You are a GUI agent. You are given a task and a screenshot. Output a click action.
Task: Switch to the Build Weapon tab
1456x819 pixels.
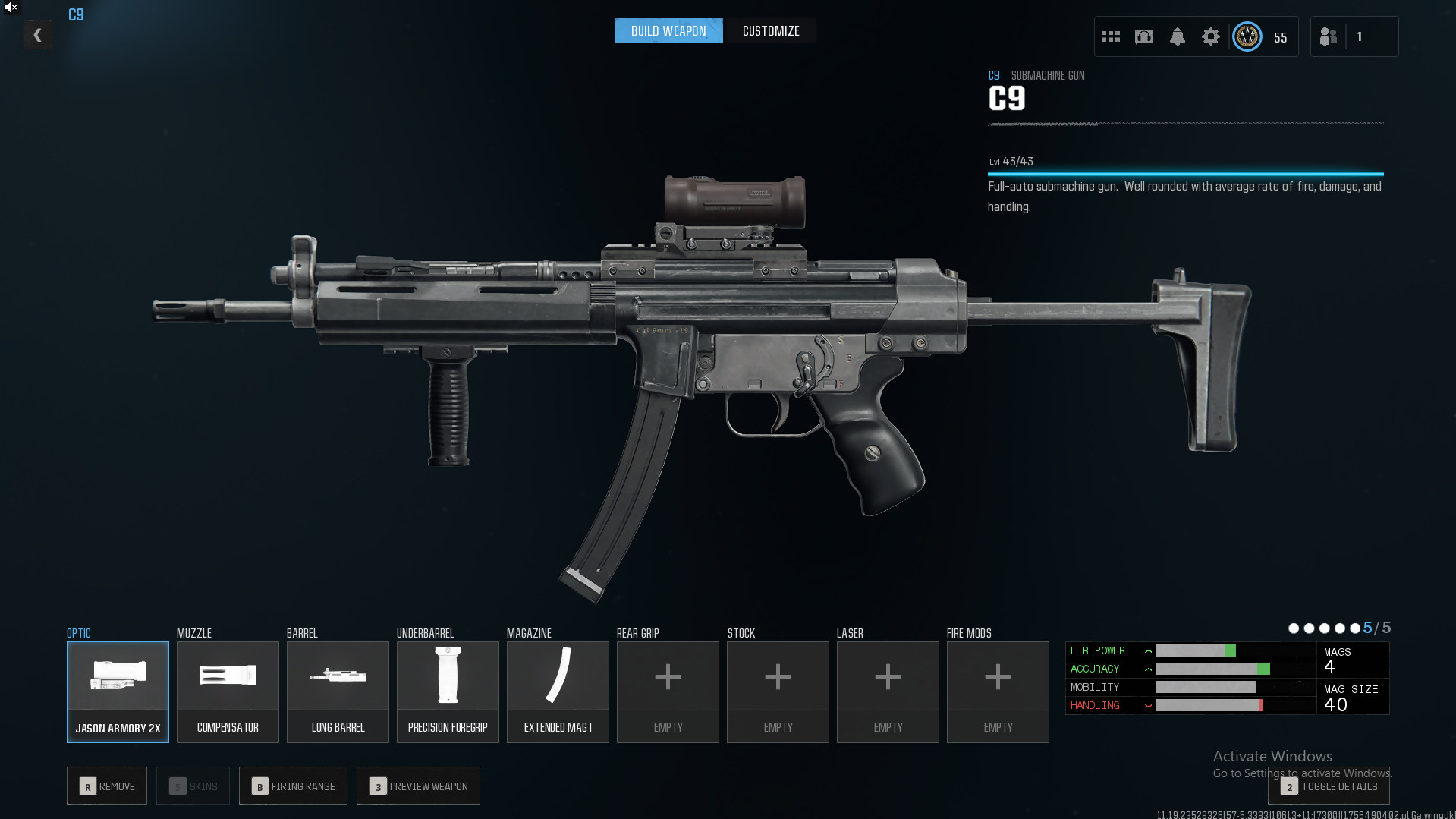coord(668,31)
